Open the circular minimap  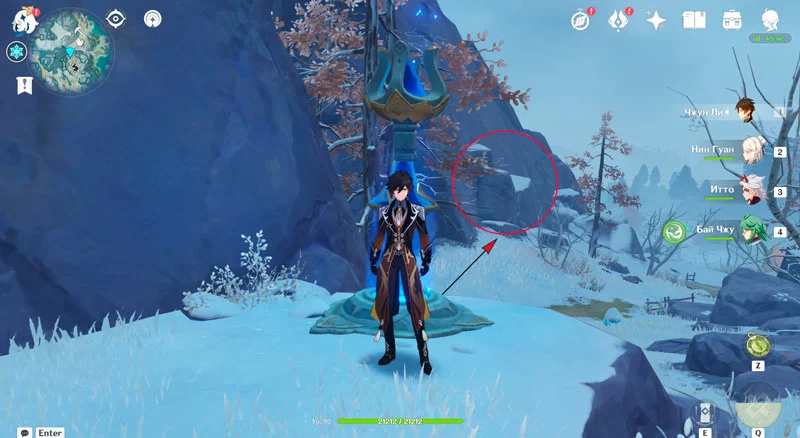coord(69,49)
